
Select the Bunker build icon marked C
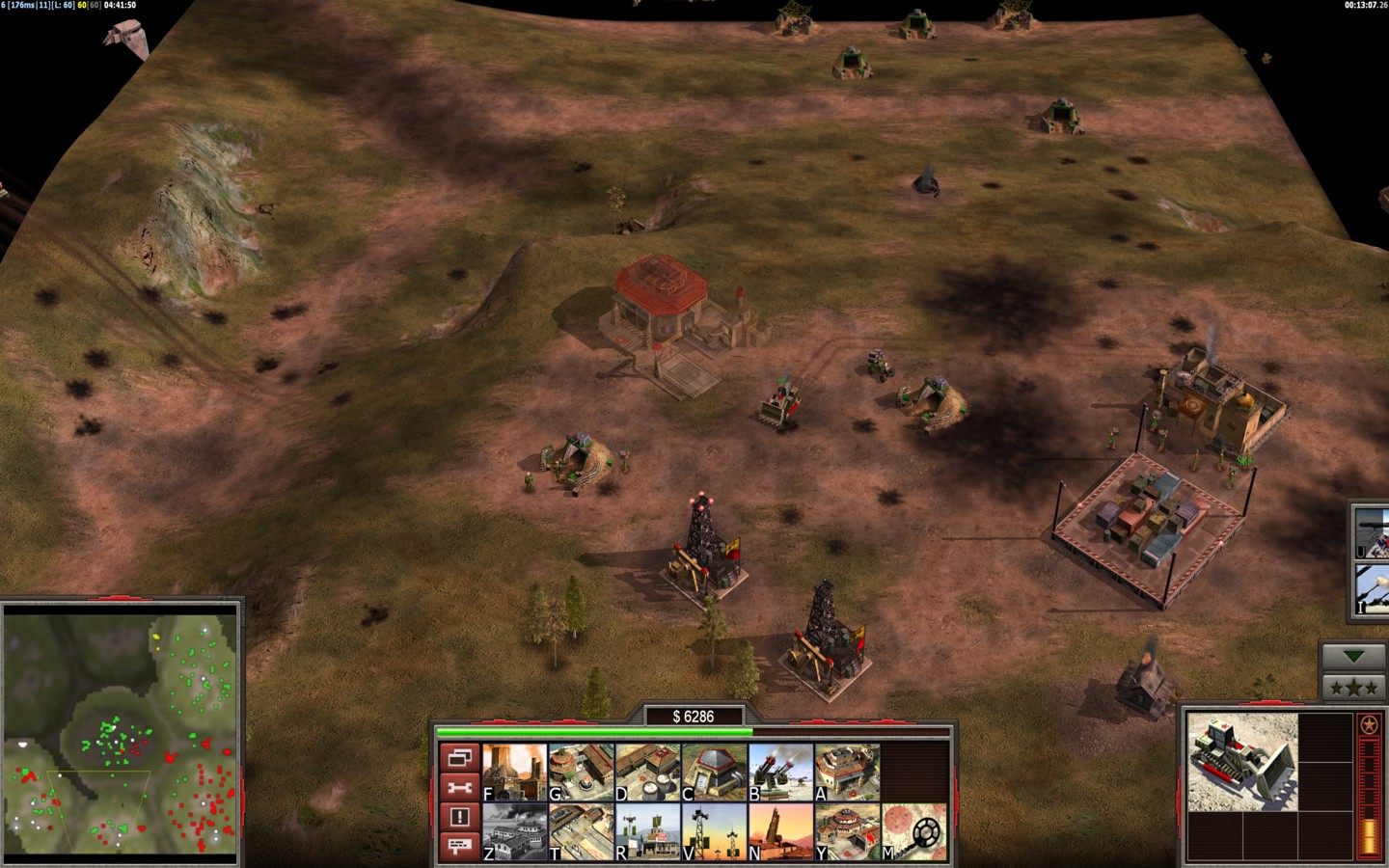714,773
